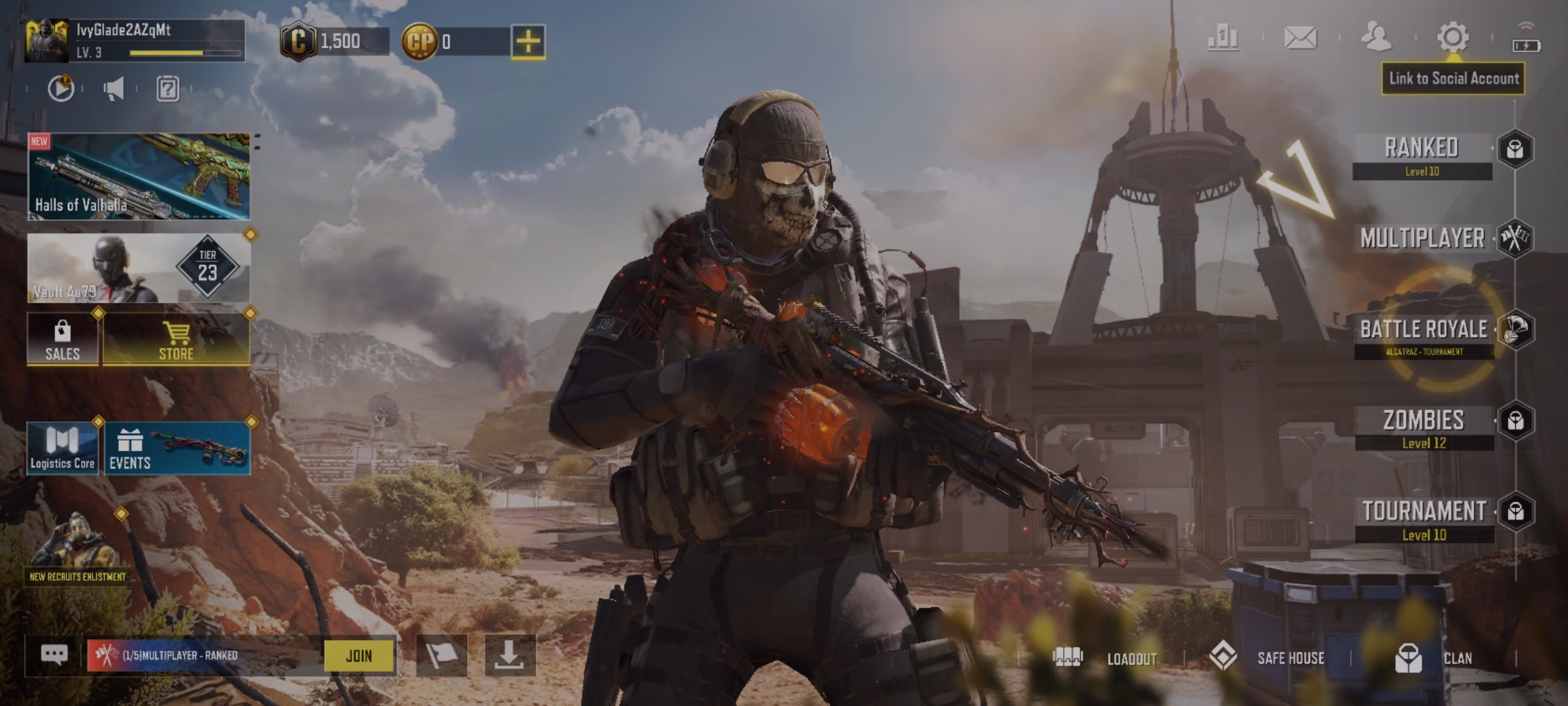View the Vault Au79 battle pass tier

click(139, 268)
